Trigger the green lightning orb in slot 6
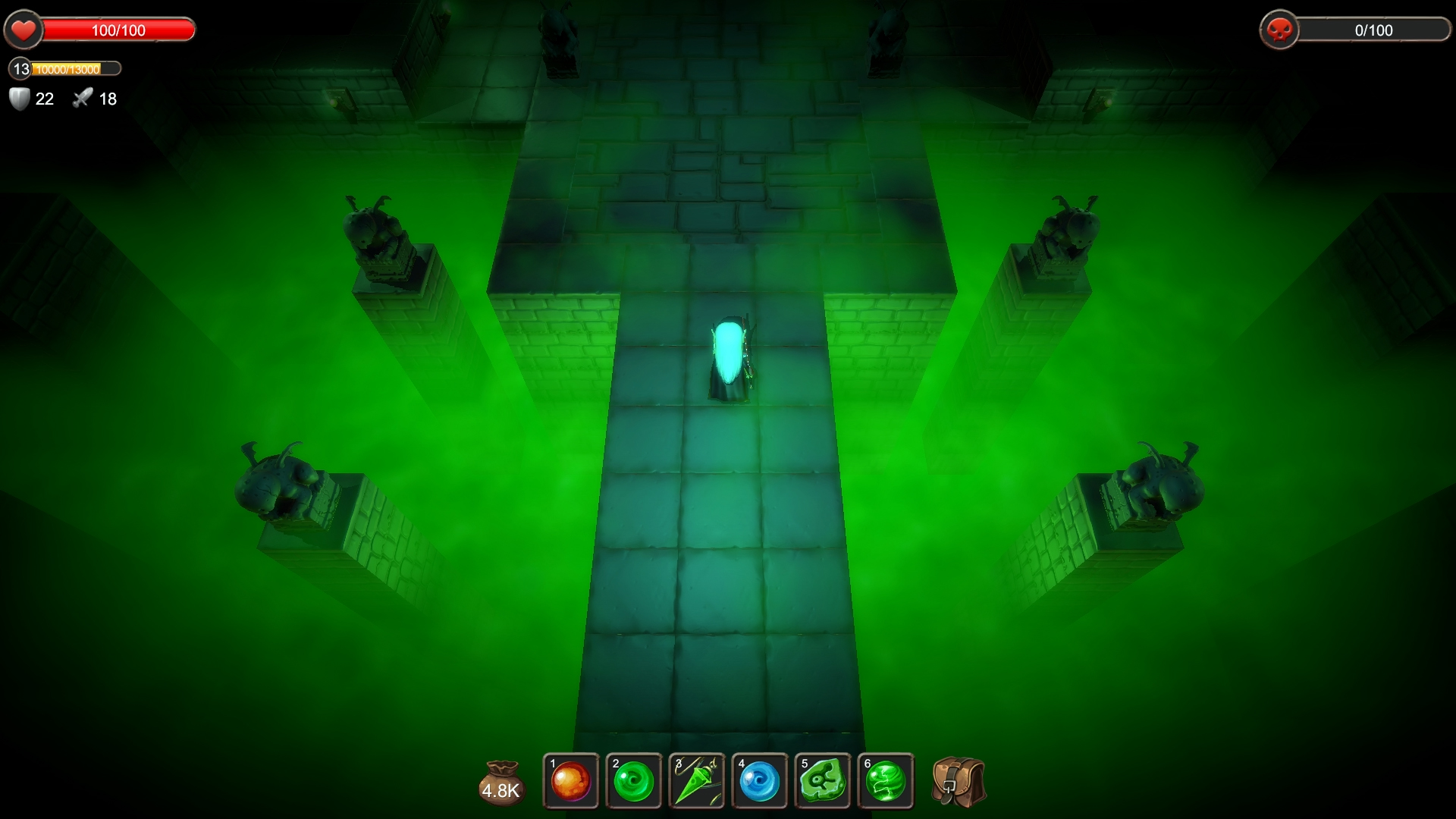The image size is (1456, 819). point(886,781)
